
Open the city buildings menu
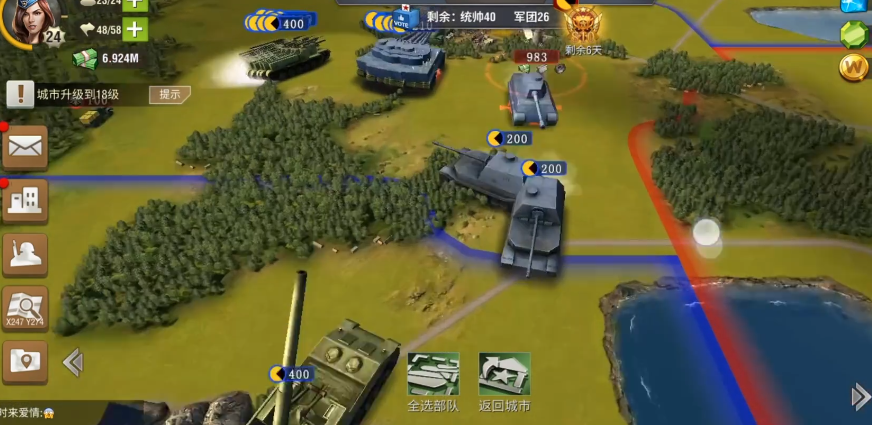pyautogui.click(x=25, y=201)
